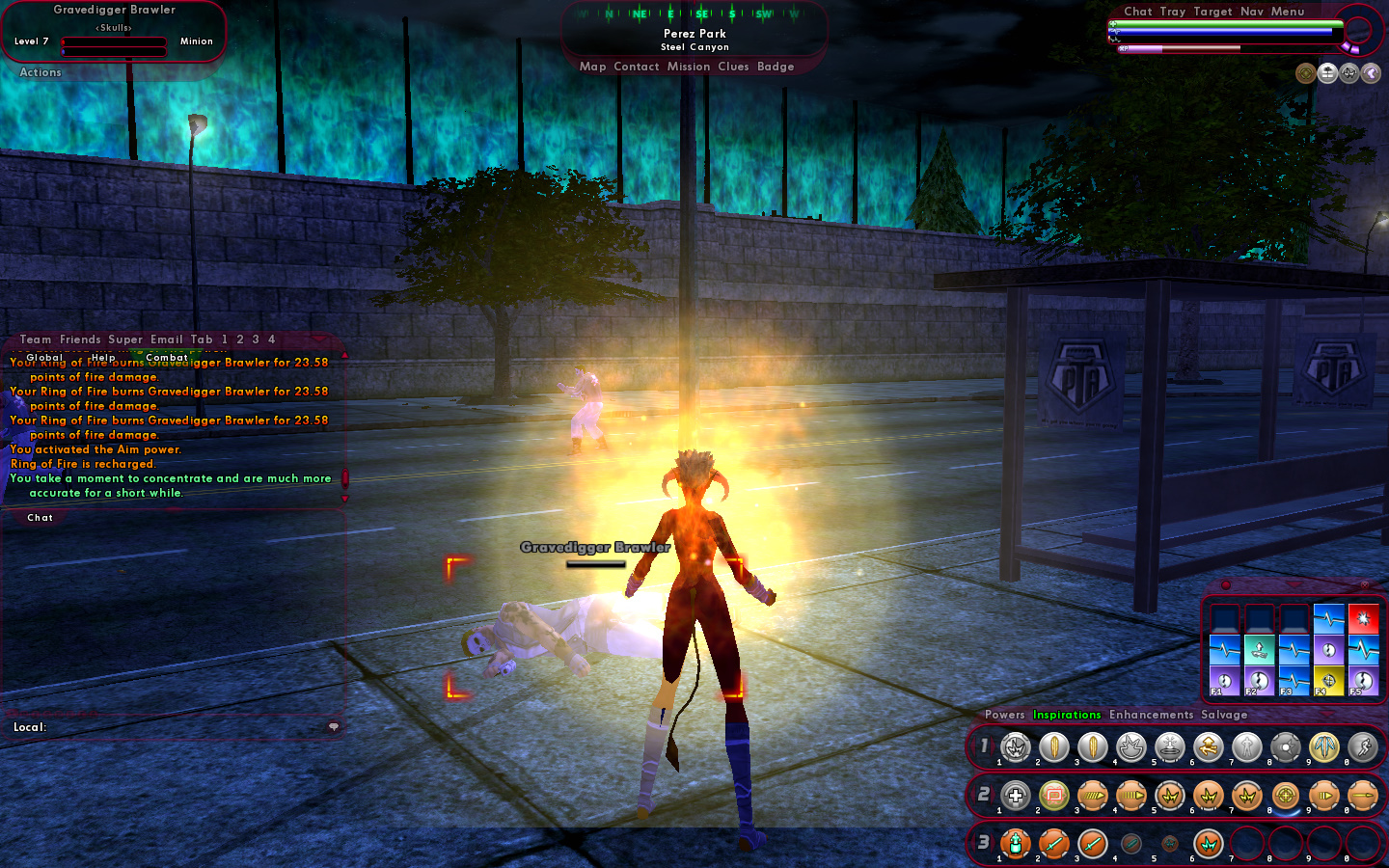Open the Actions menu for target
The height and width of the screenshot is (868, 1389).
click(x=41, y=72)
